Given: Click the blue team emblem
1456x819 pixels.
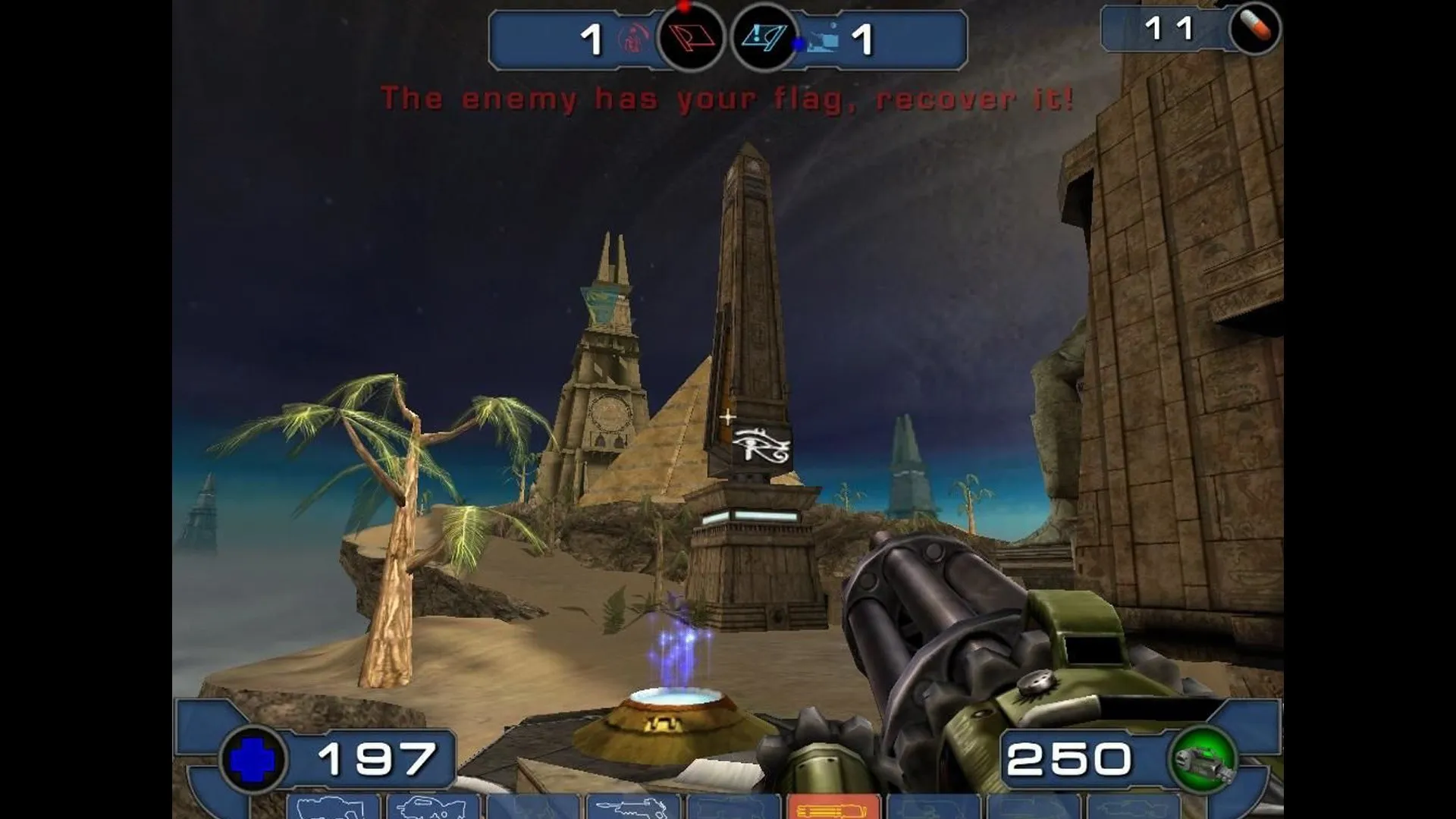Looking at the screenshot, I should (823, 38).
